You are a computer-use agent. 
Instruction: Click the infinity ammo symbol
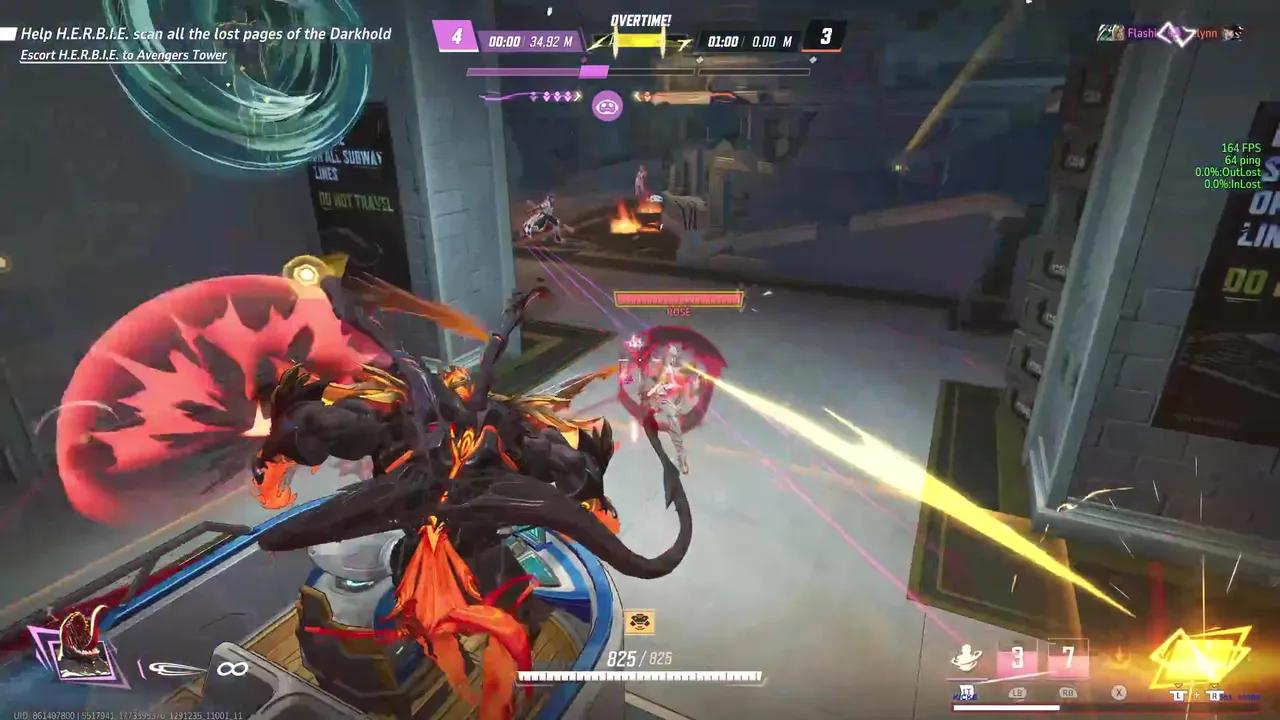pyautogui.click(x=232, y=668)
